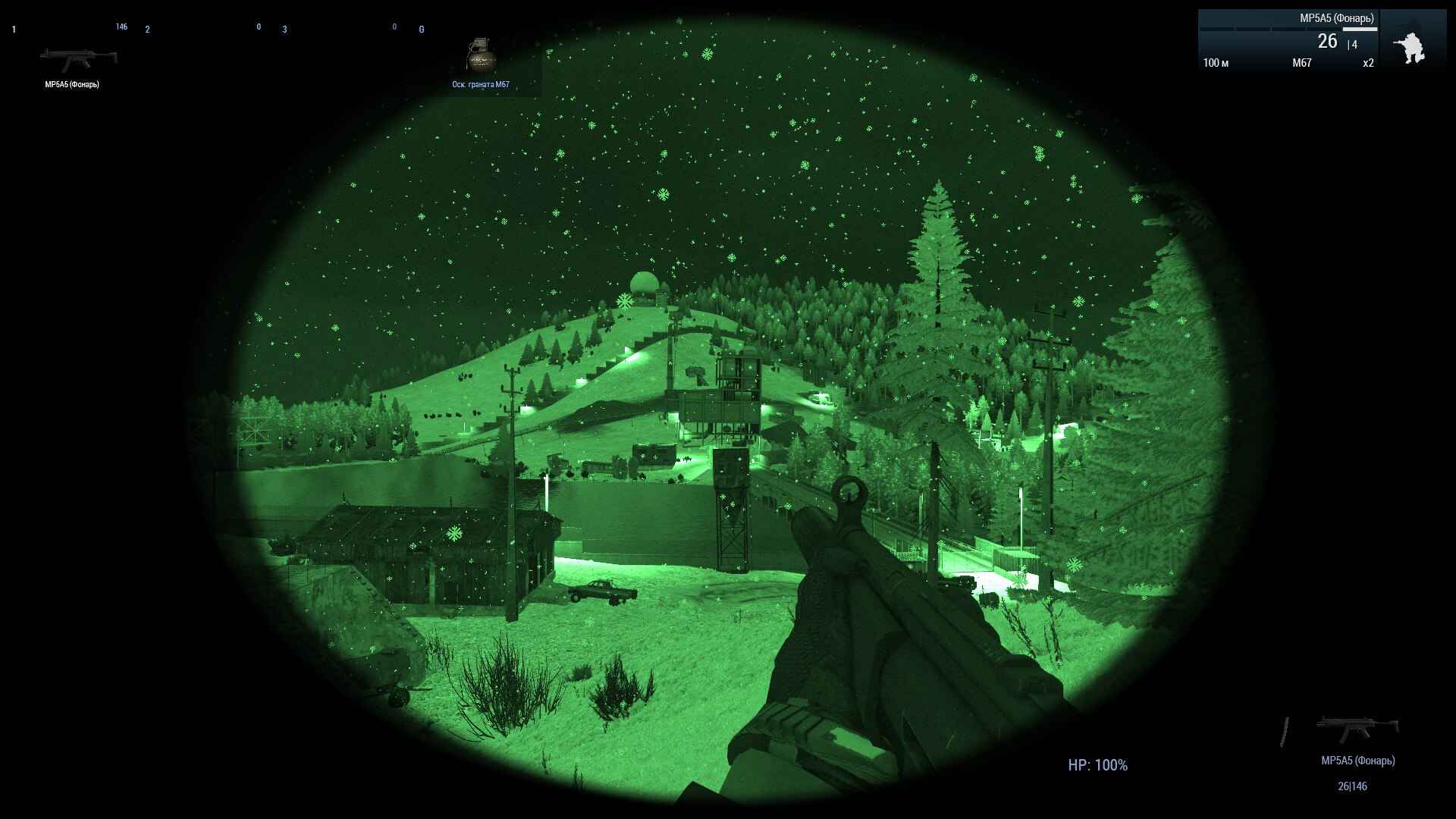The height and width of the screenshot is (819, 1456).
Task: Click the HP: 100% health readout
Action: pyautogui.click(x=1097, y=766)
